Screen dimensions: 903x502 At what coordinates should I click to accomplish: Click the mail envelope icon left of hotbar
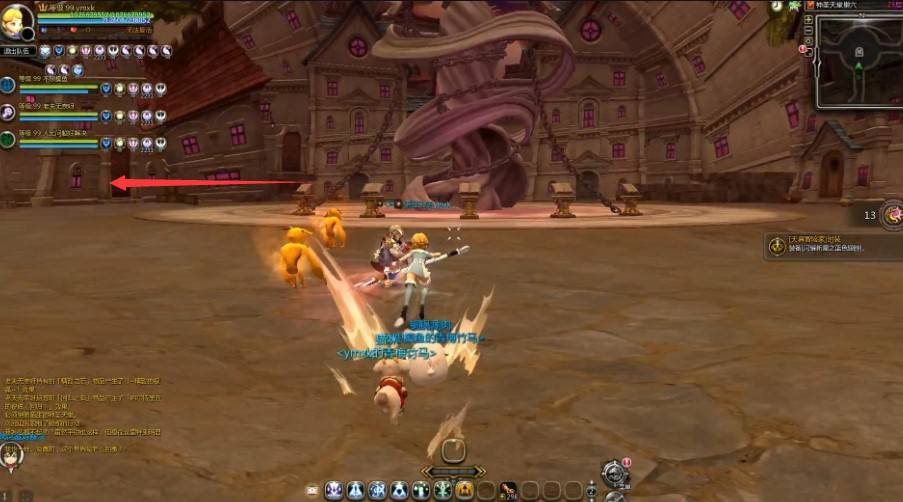click(x=312, y=490)
